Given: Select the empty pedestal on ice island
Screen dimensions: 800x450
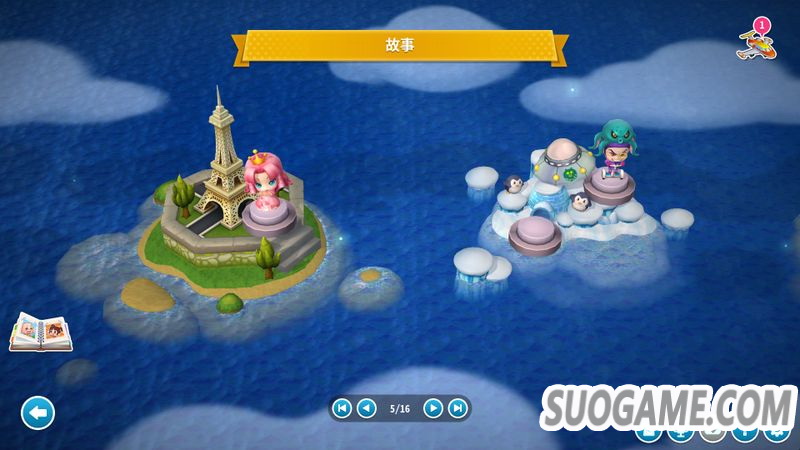Looking at the screenshot, I should coord(534,236).
